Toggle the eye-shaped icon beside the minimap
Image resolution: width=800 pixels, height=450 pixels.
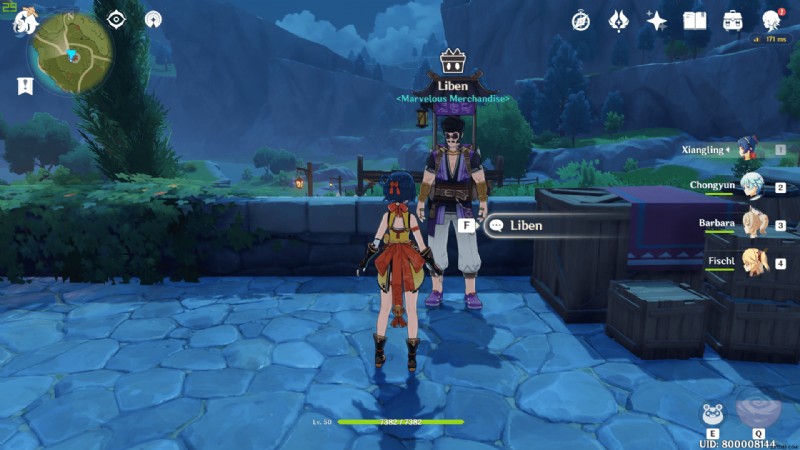[117, 19]
